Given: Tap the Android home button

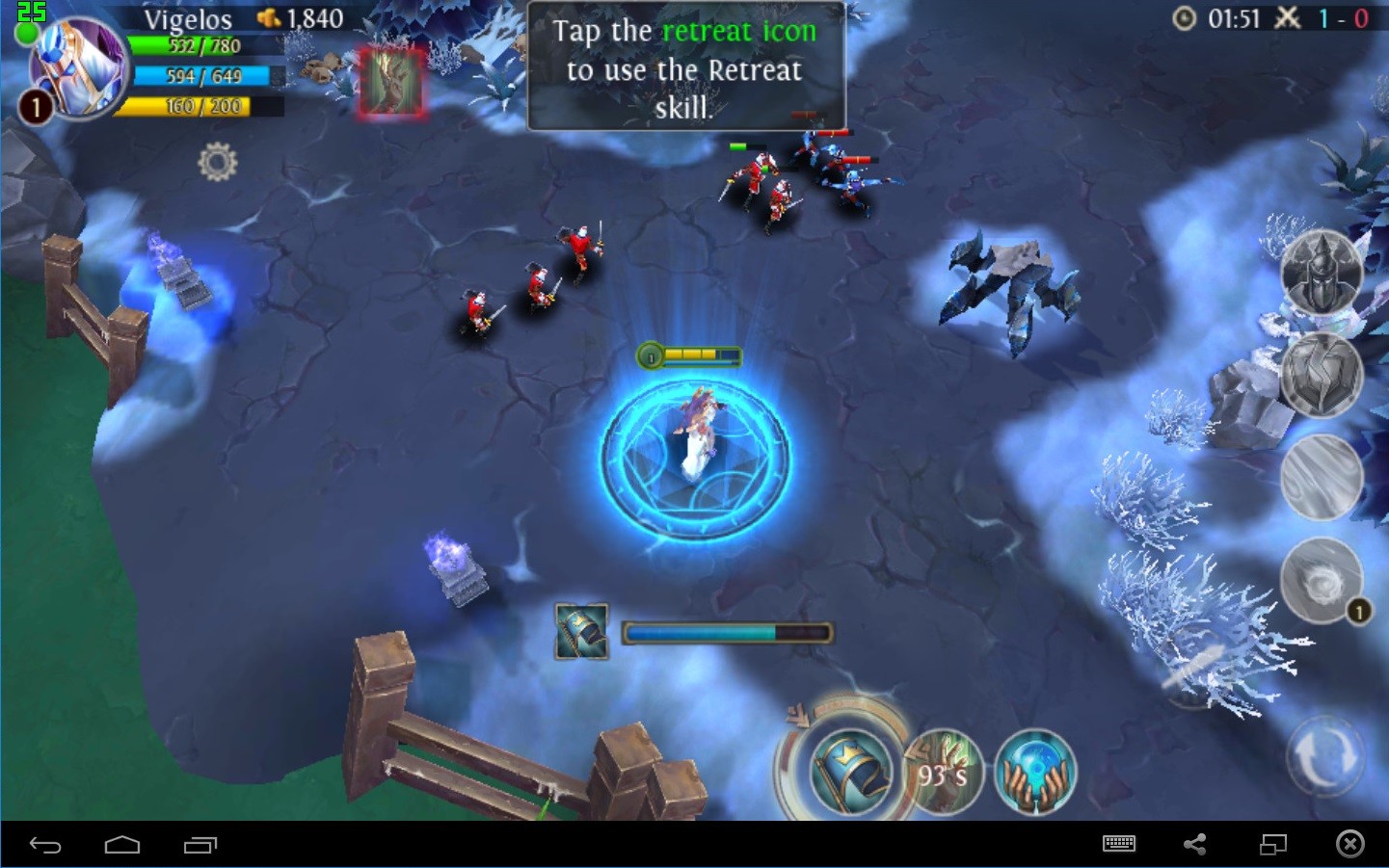Looking at the screenshot, I should coord(122,845).
